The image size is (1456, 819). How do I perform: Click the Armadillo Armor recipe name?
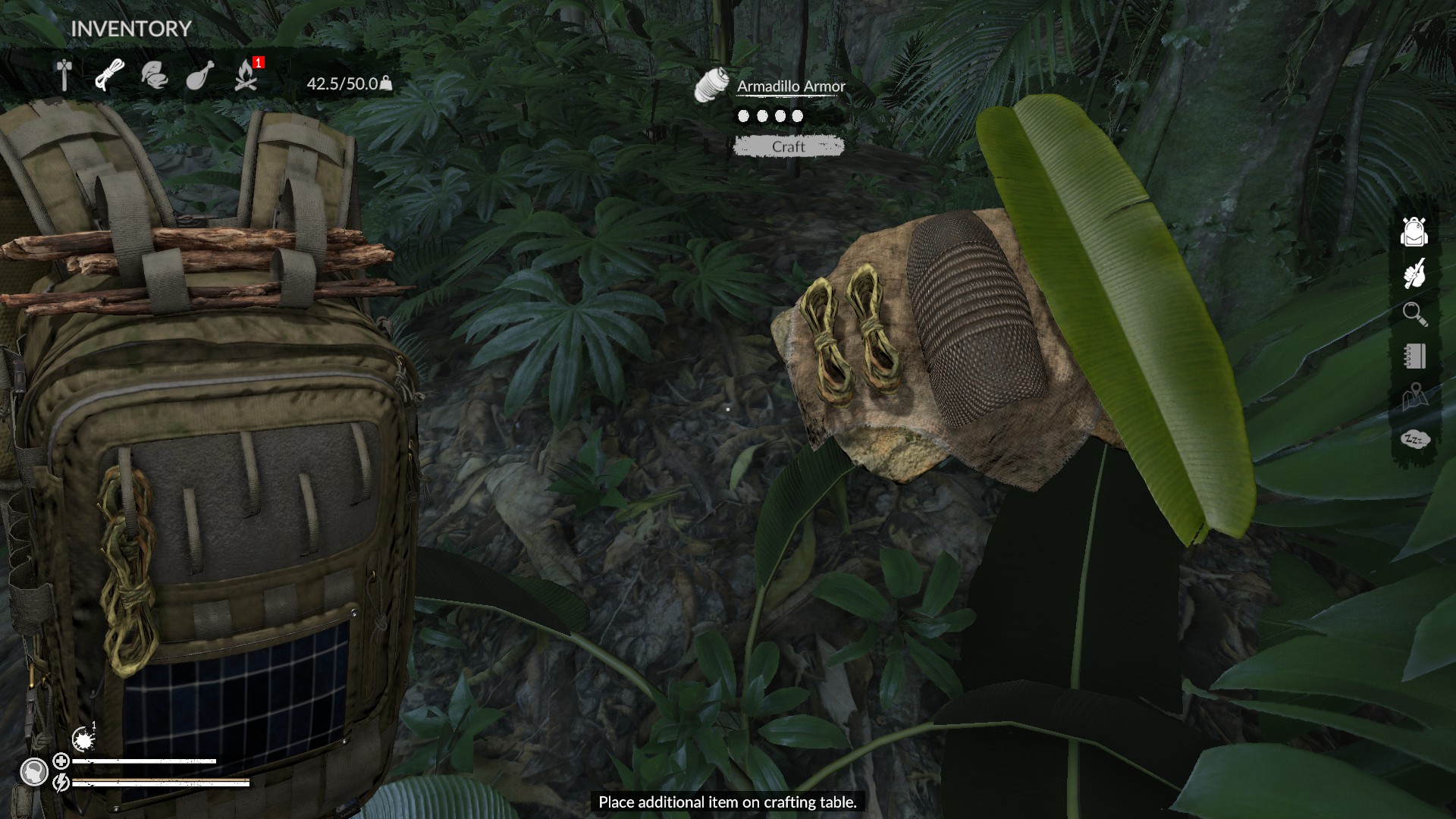pos(791,86)
